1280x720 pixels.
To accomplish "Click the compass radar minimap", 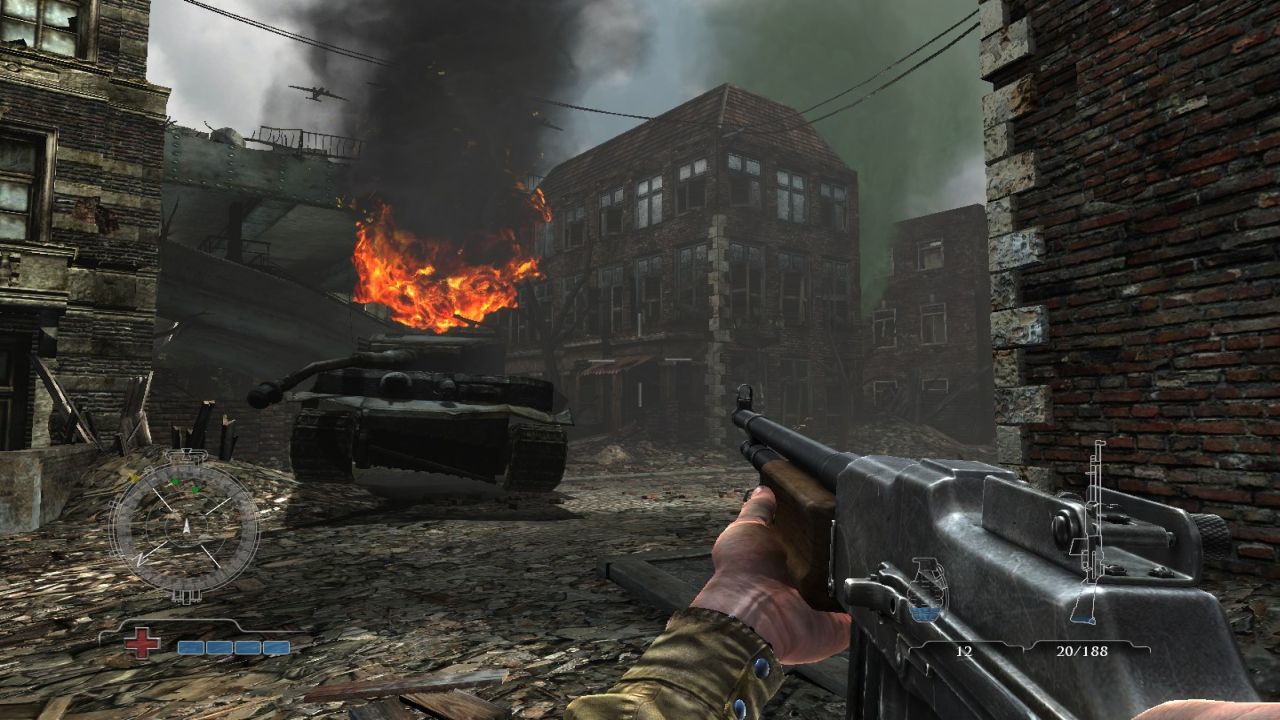I will (184, 526).
